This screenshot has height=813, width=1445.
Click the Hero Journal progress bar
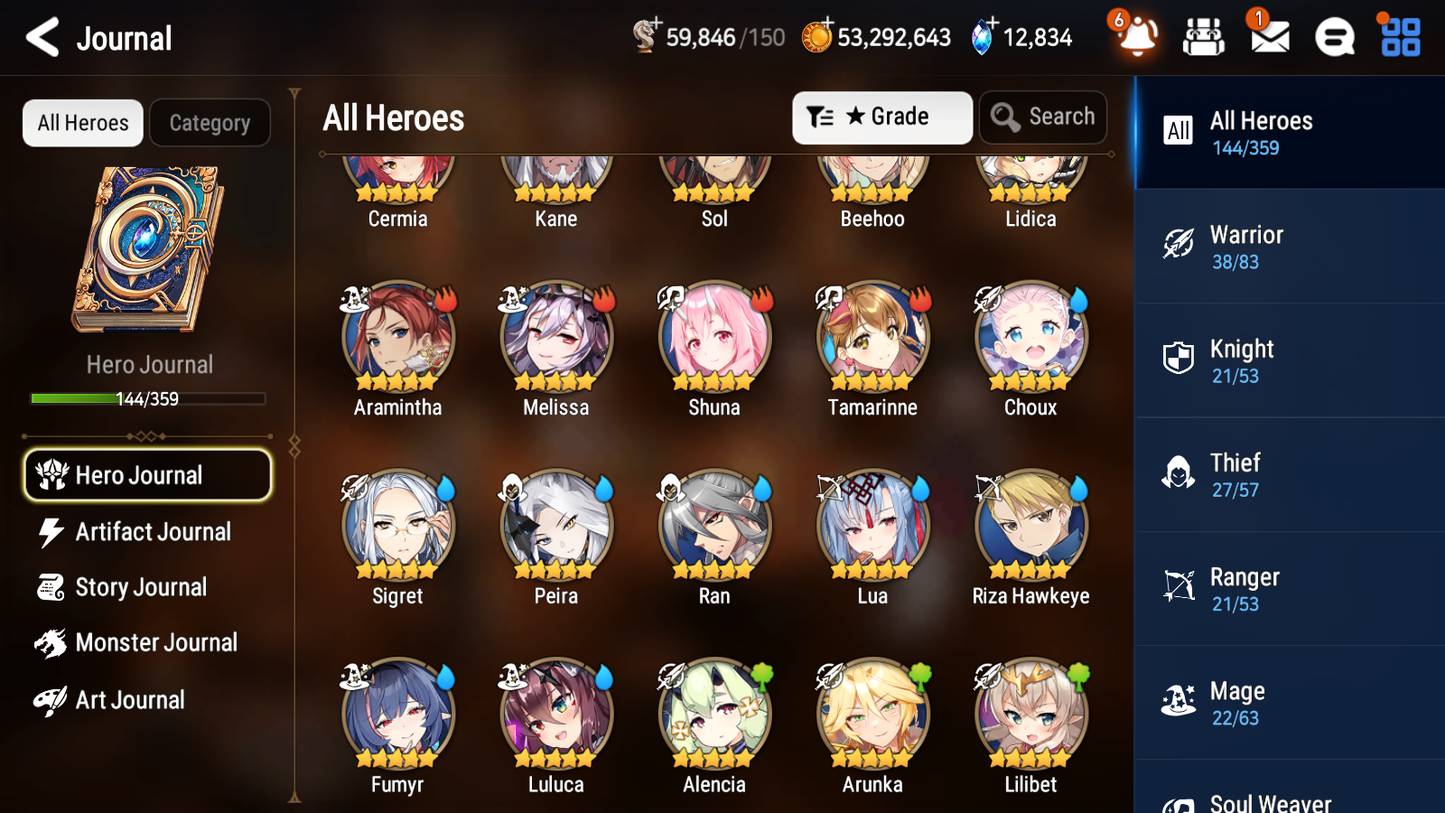[x=149, y=398]
